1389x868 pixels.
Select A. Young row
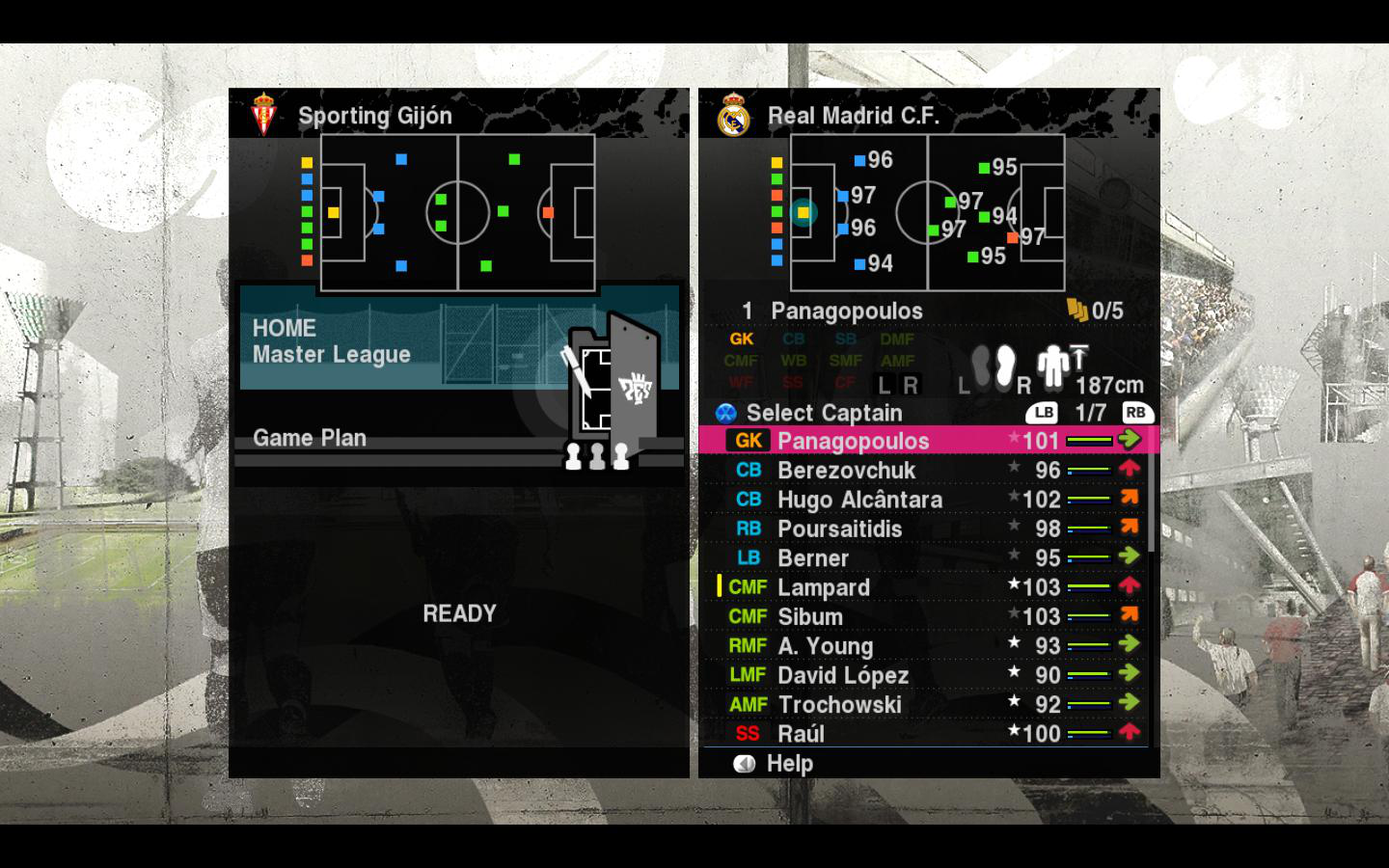[x=825, y=646]
